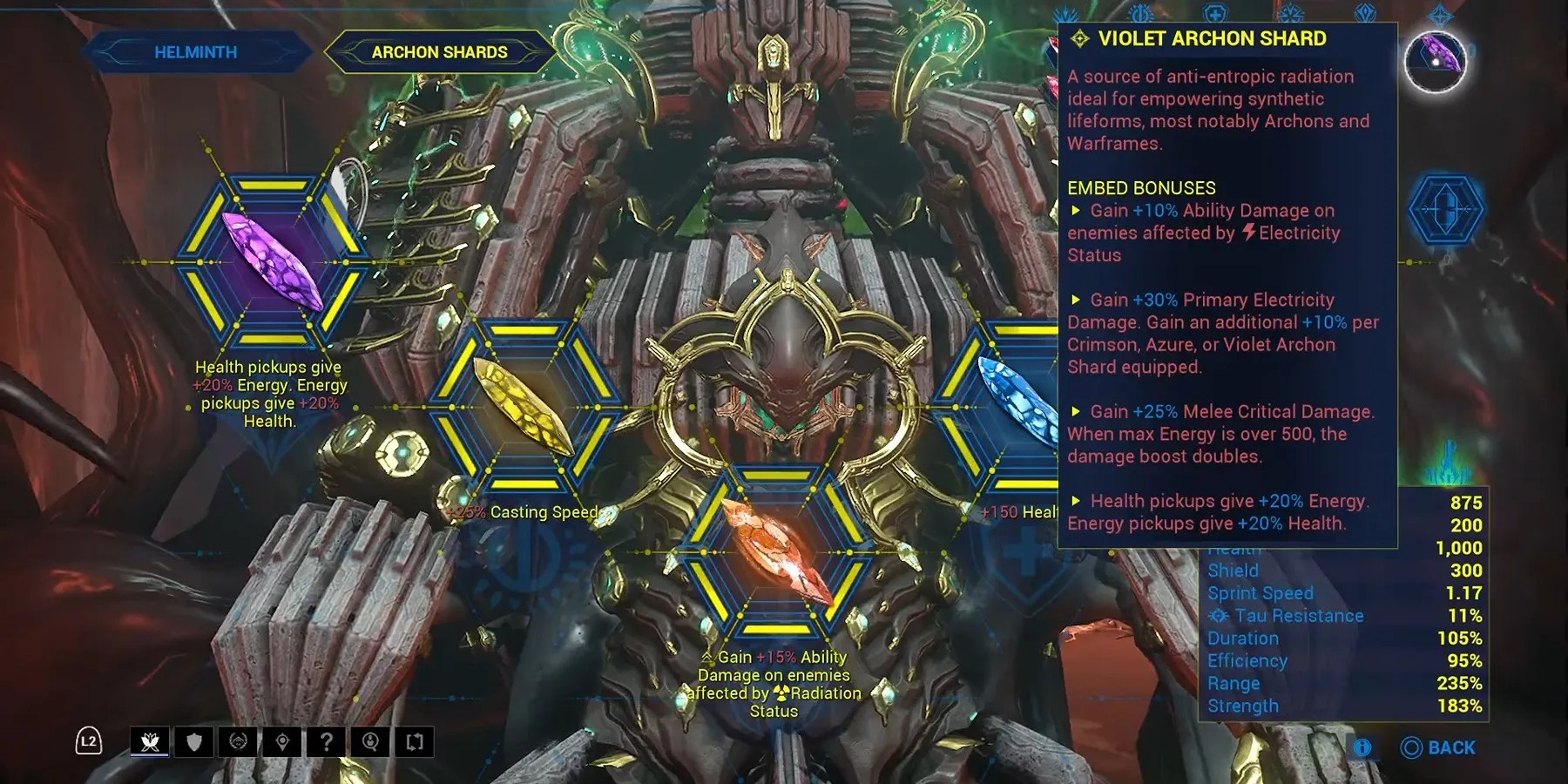
Task: Open the shield icon on the bottom toolbar
Action: 193,742
